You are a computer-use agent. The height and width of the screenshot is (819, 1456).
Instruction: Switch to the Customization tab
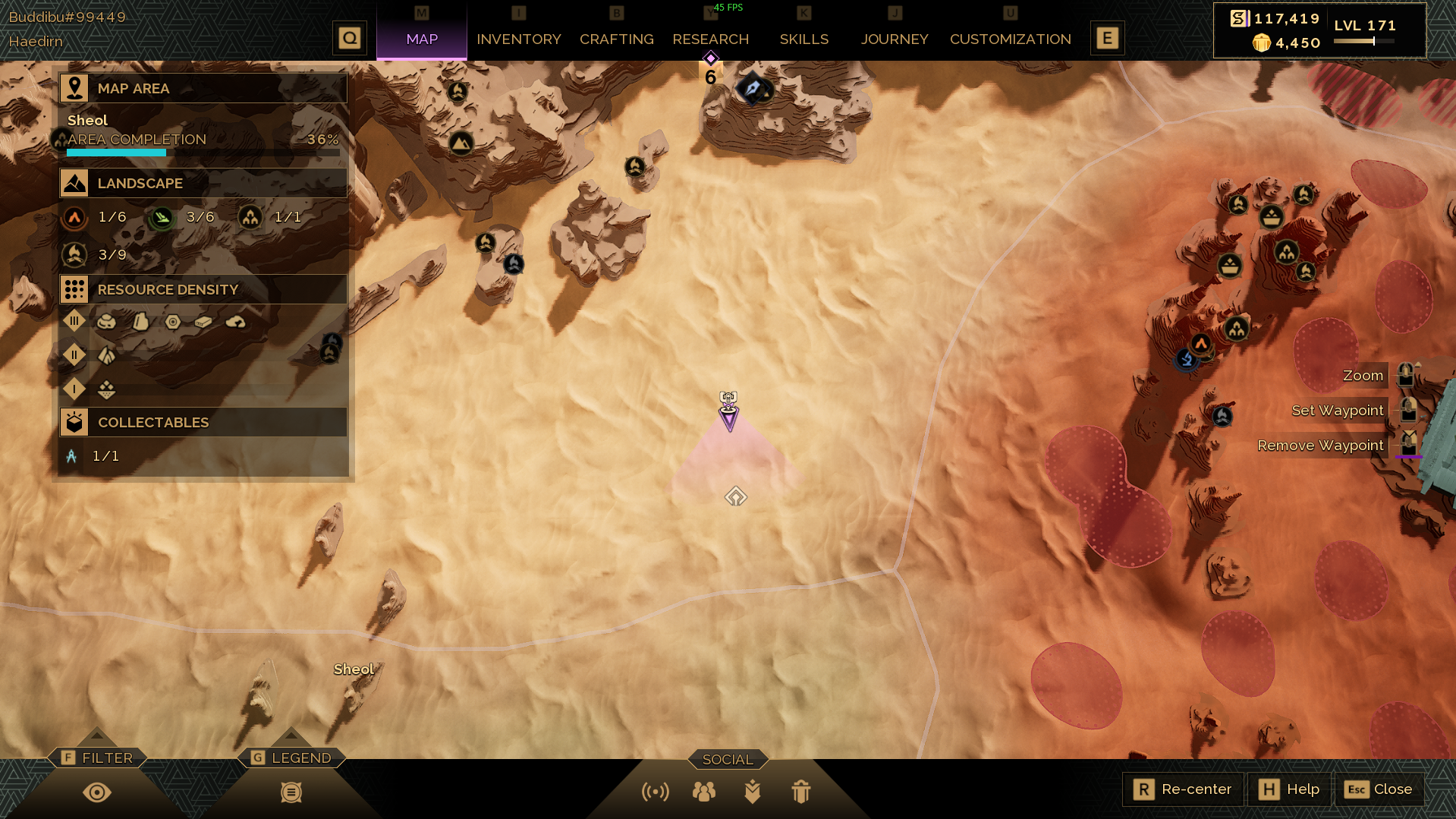tap(1010, 39)
